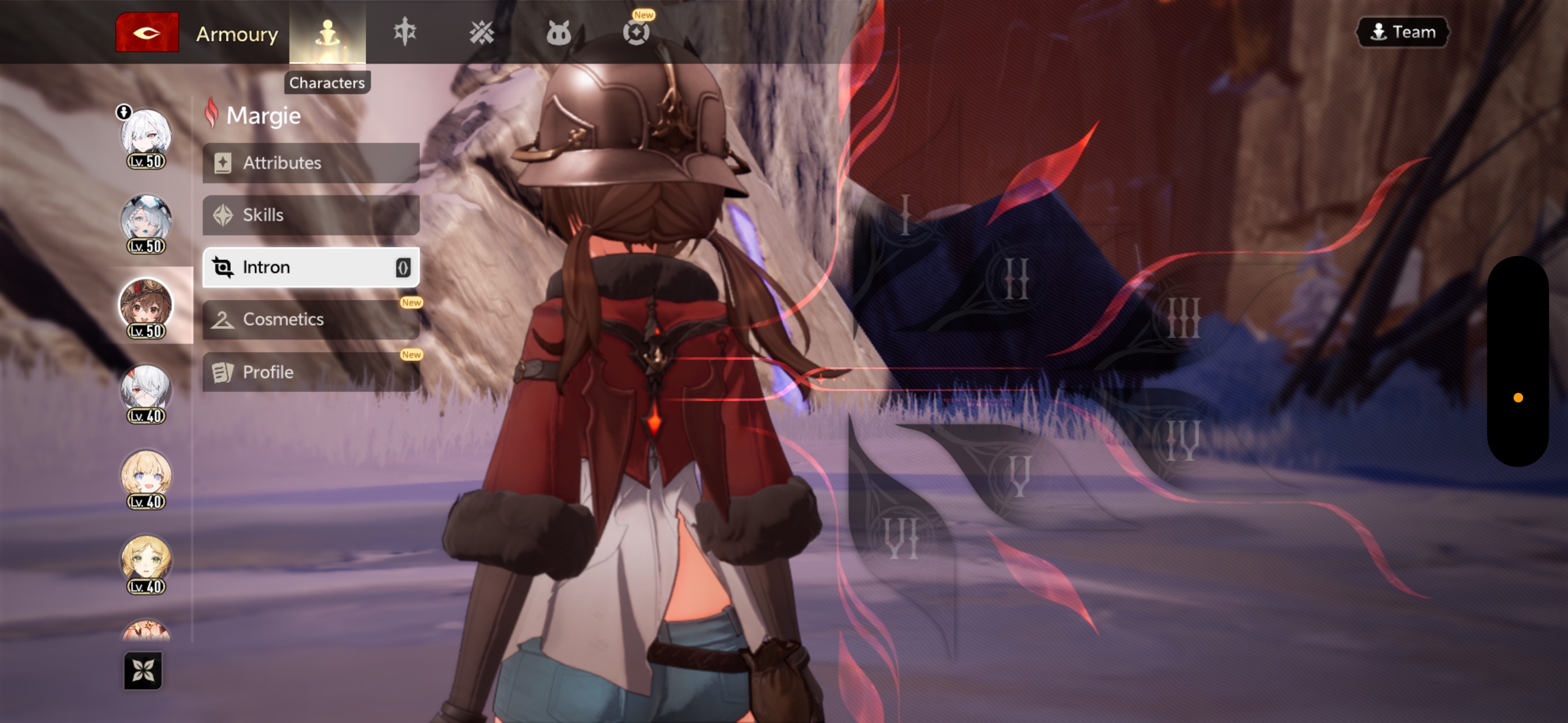The height and width of the screenshot is (723, 1568).
Task: Switch to the Characters tab
Action: tap(328, 33)
